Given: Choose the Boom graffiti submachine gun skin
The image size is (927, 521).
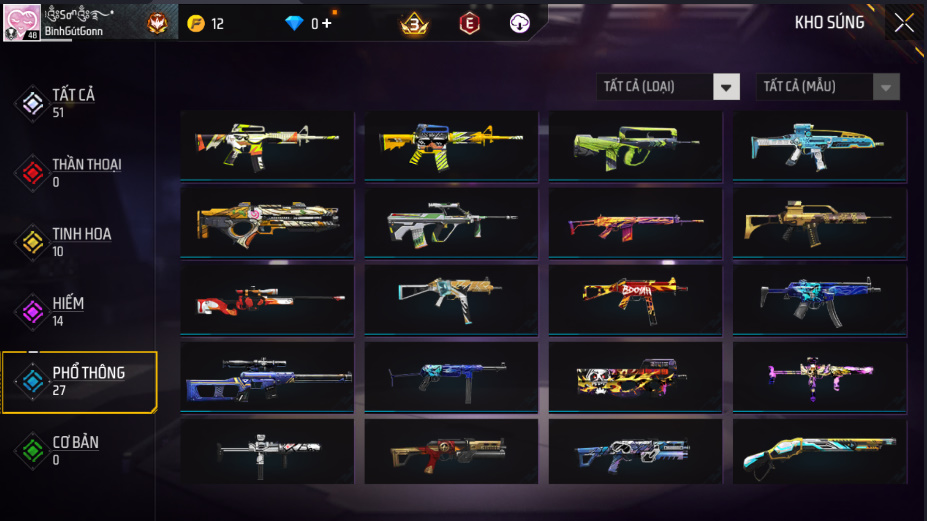Looking at the screenshot, I should point(635,299).
